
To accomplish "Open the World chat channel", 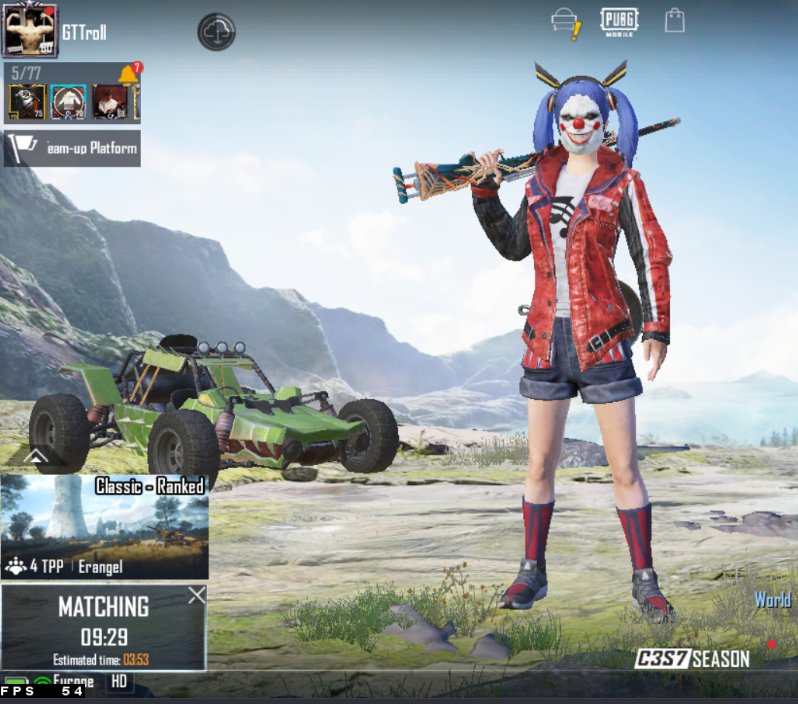I will [772, 601].
